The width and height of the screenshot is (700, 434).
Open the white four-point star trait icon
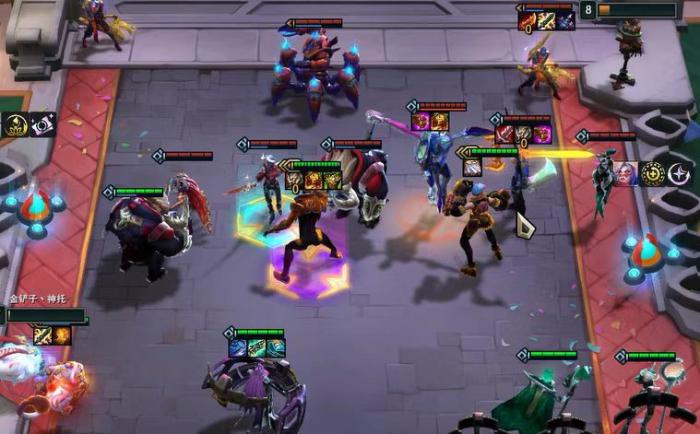[680, 173]
